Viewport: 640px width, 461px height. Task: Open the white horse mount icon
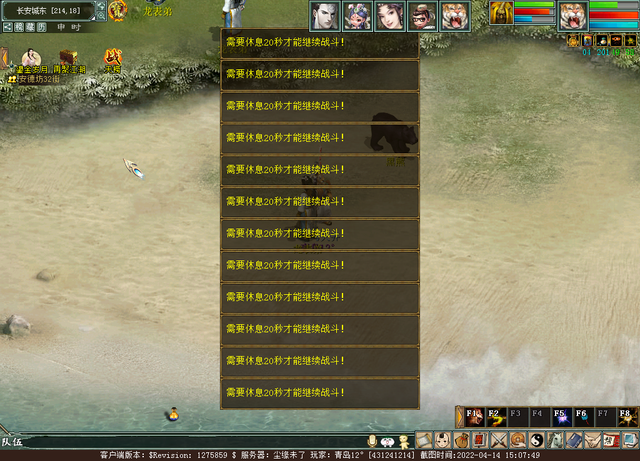[553, 440]
